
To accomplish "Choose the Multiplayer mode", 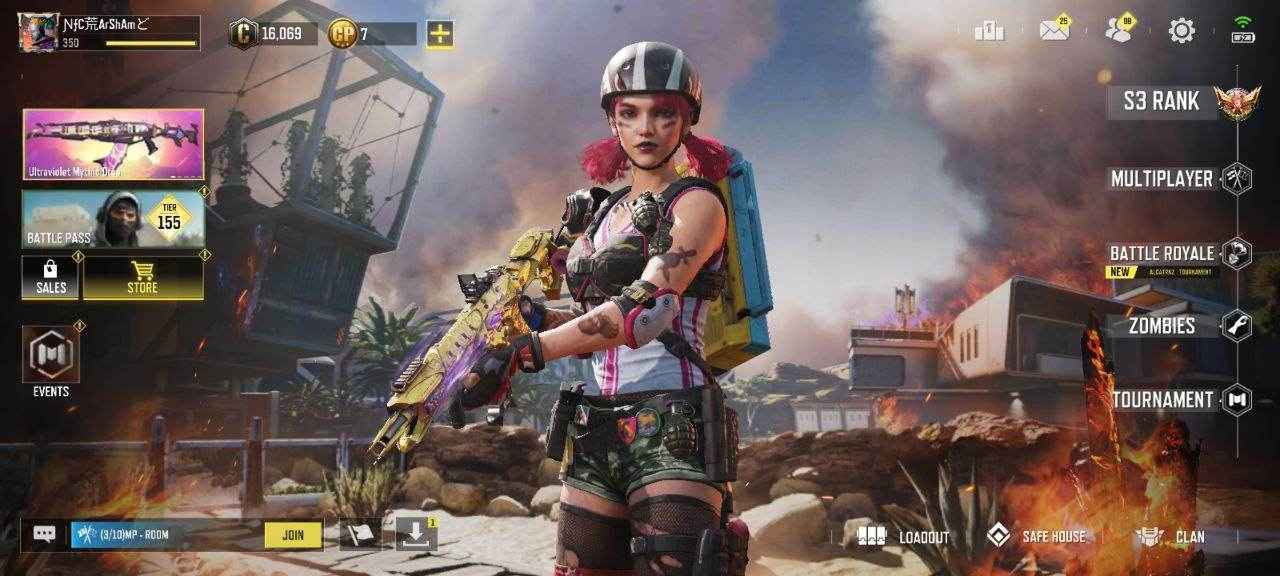I will 1163,179.
